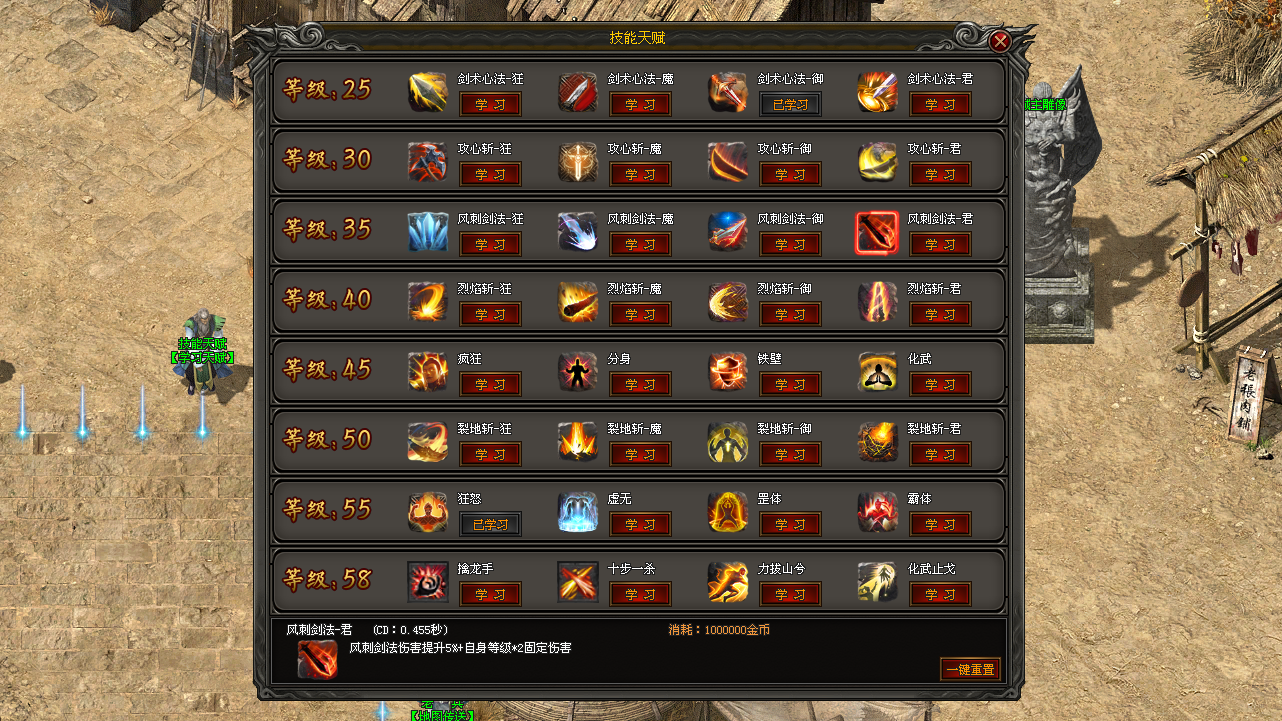Click the 已学习 button for 狂怒

[x=490, y=524]
